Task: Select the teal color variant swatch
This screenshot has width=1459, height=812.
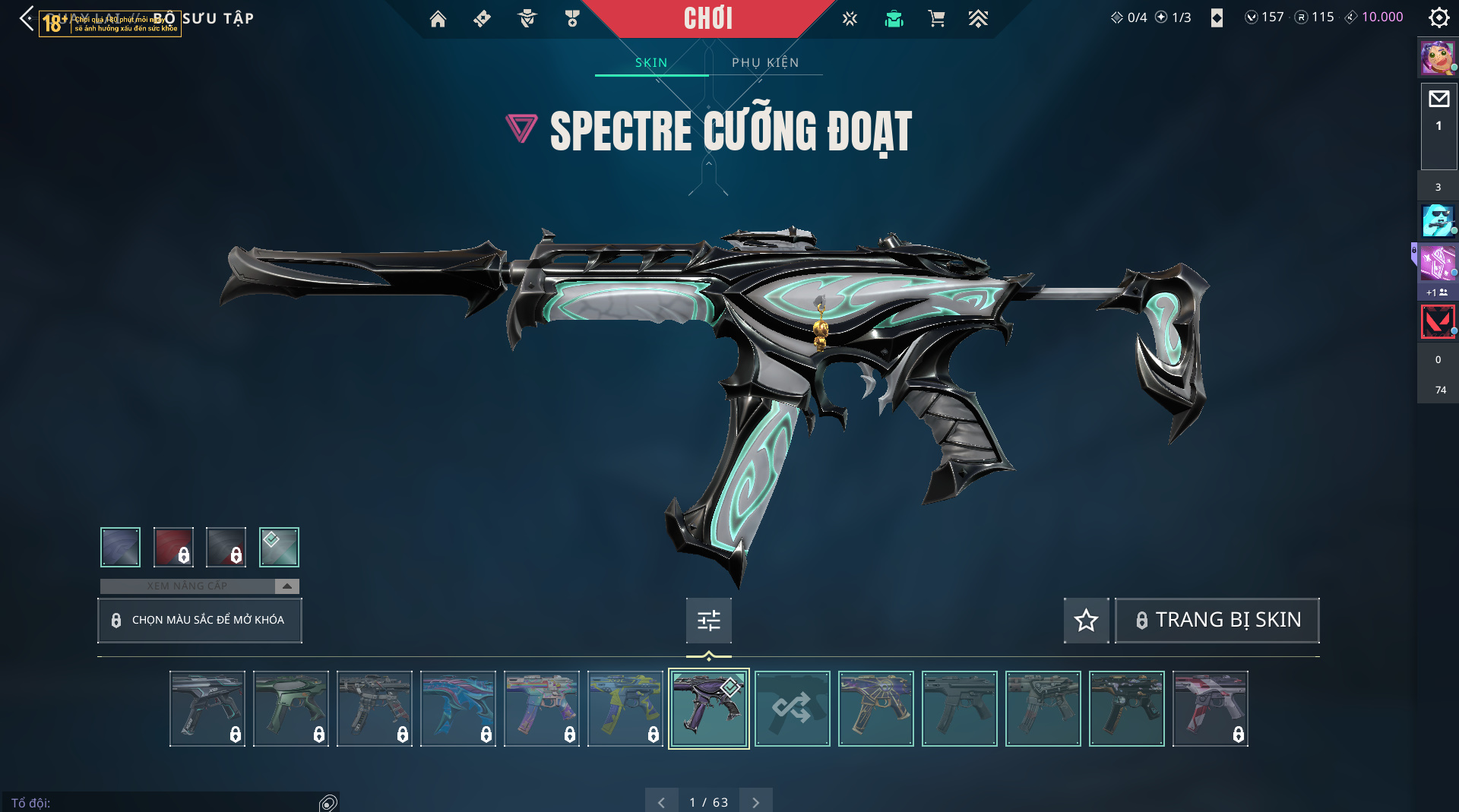Action: click(279, 547)
